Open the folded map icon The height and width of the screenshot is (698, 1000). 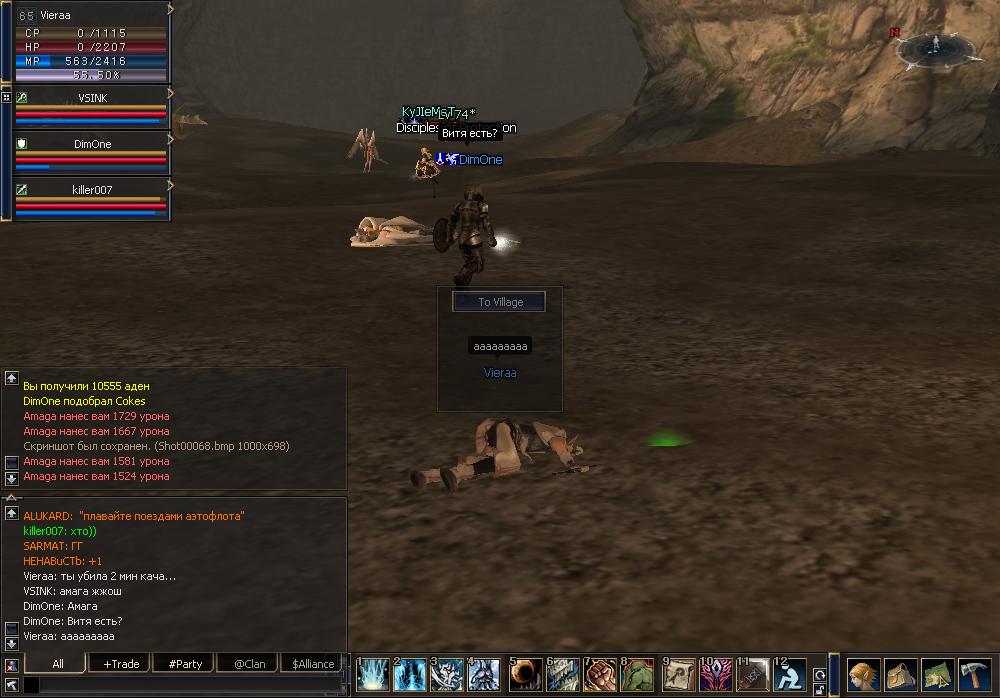coord(937,674)
